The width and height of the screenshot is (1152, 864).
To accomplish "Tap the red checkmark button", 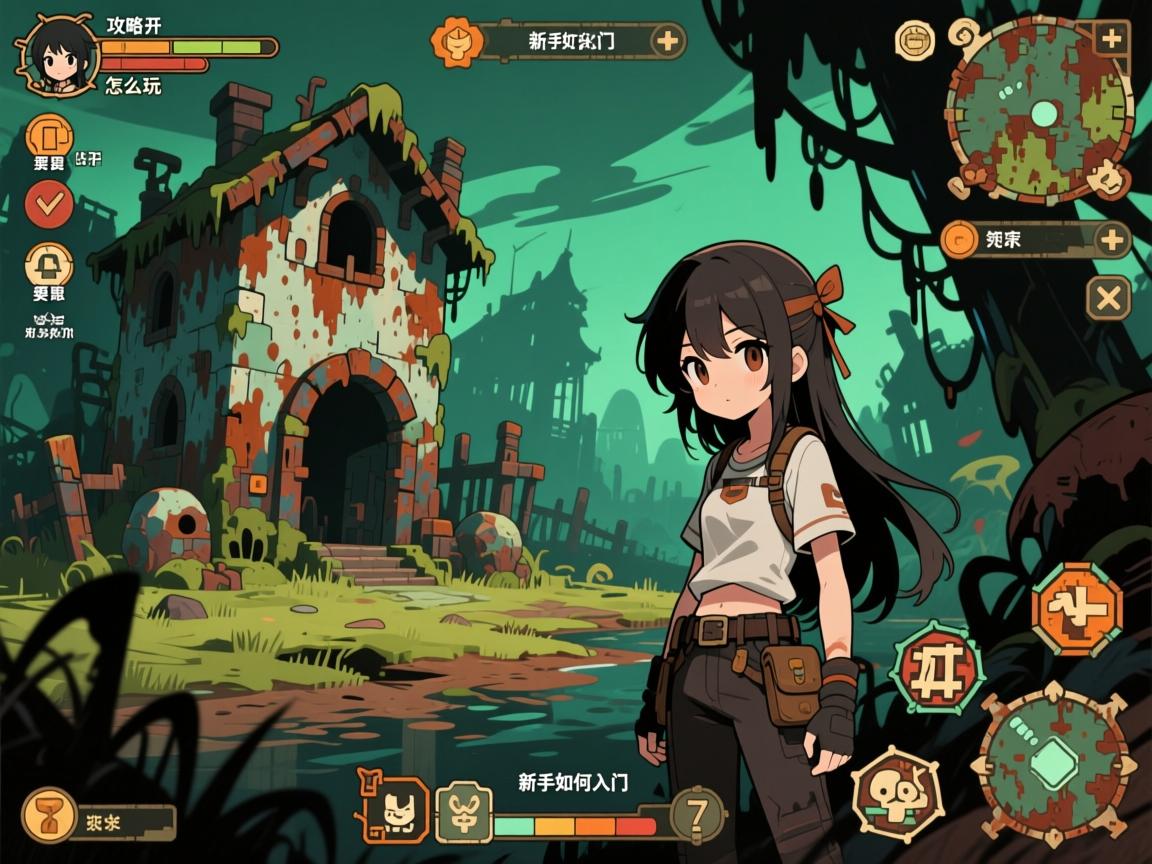I will (49, 205).
